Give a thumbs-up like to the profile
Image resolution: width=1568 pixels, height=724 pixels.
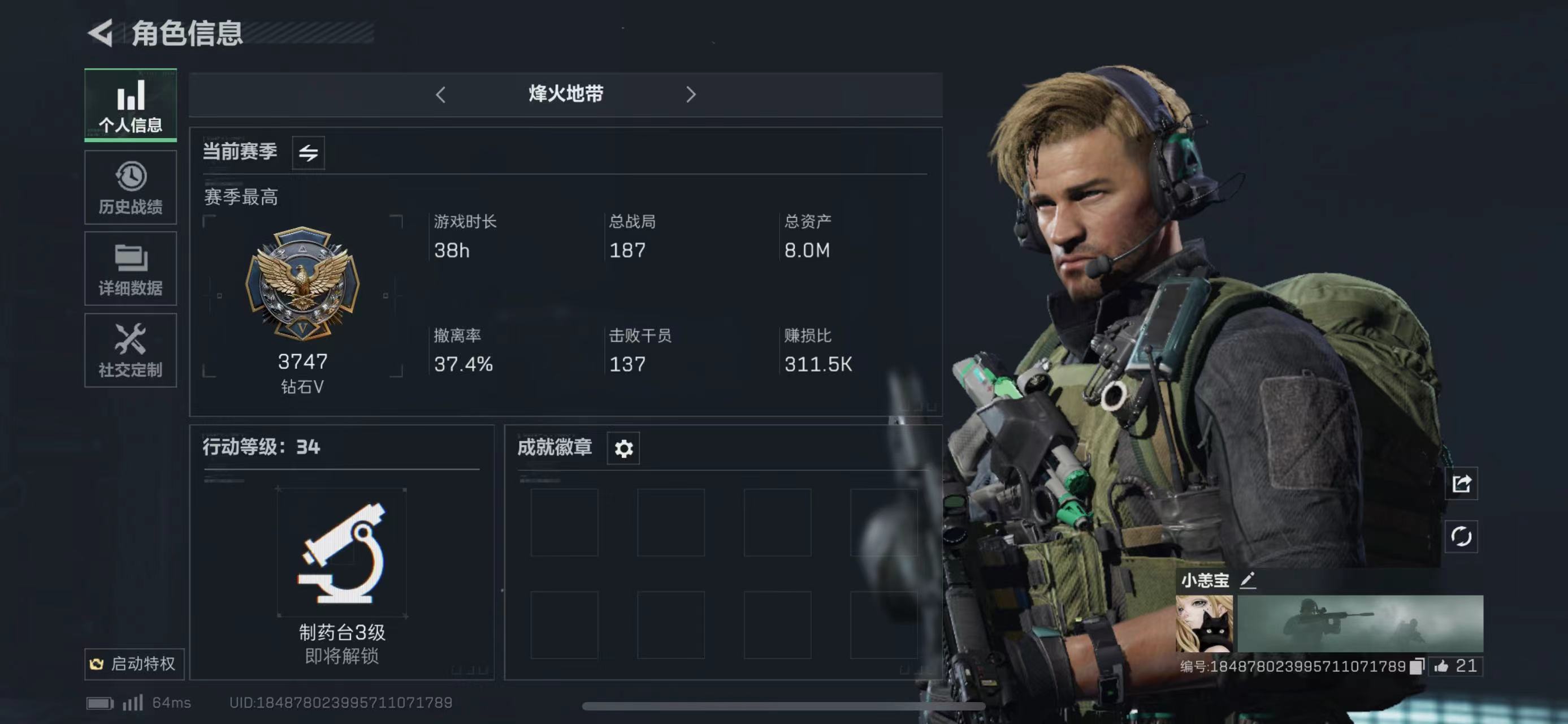[x=1442, y=666]
